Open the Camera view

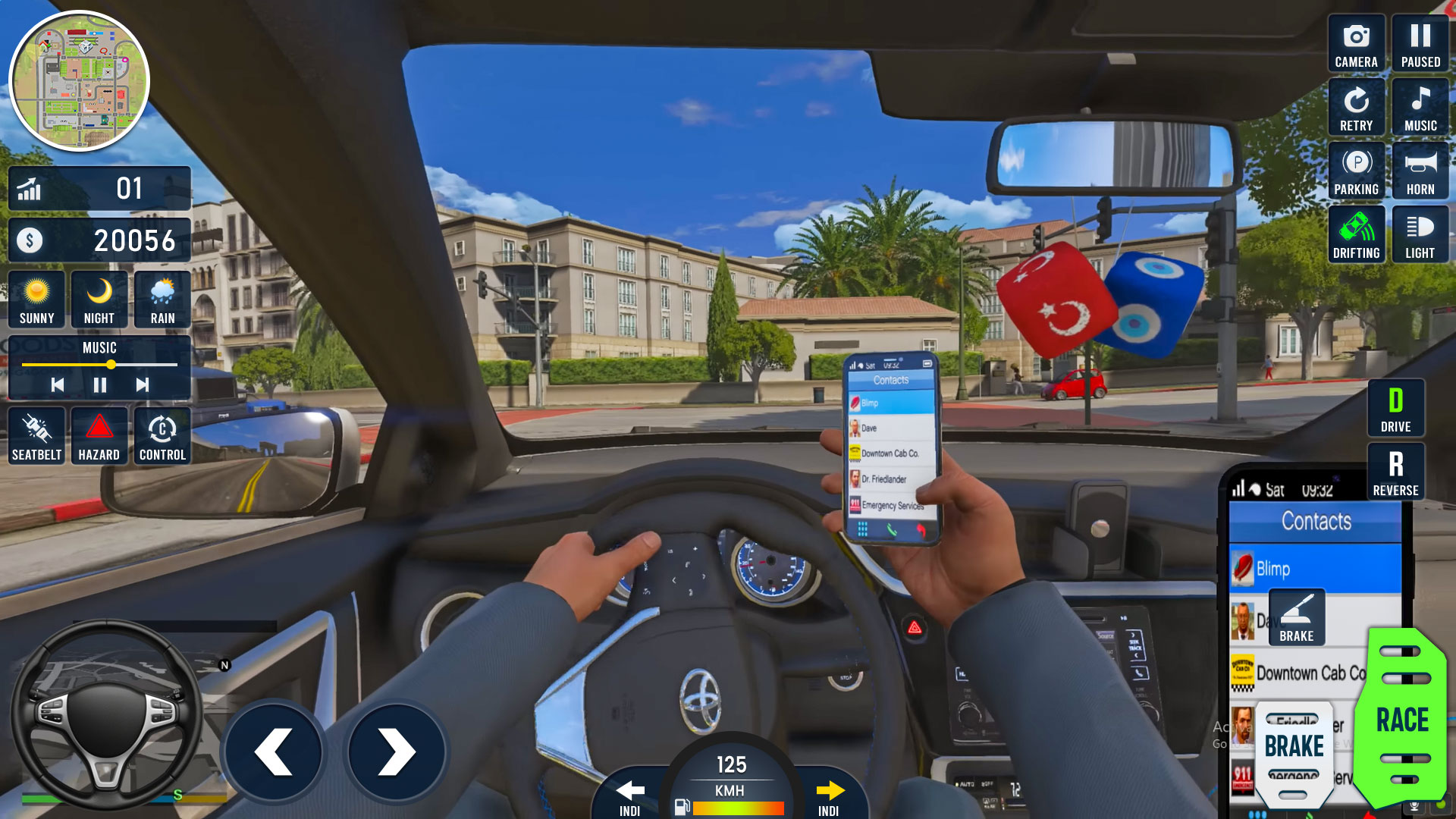pyautogui.click(x=1357, y=43)
